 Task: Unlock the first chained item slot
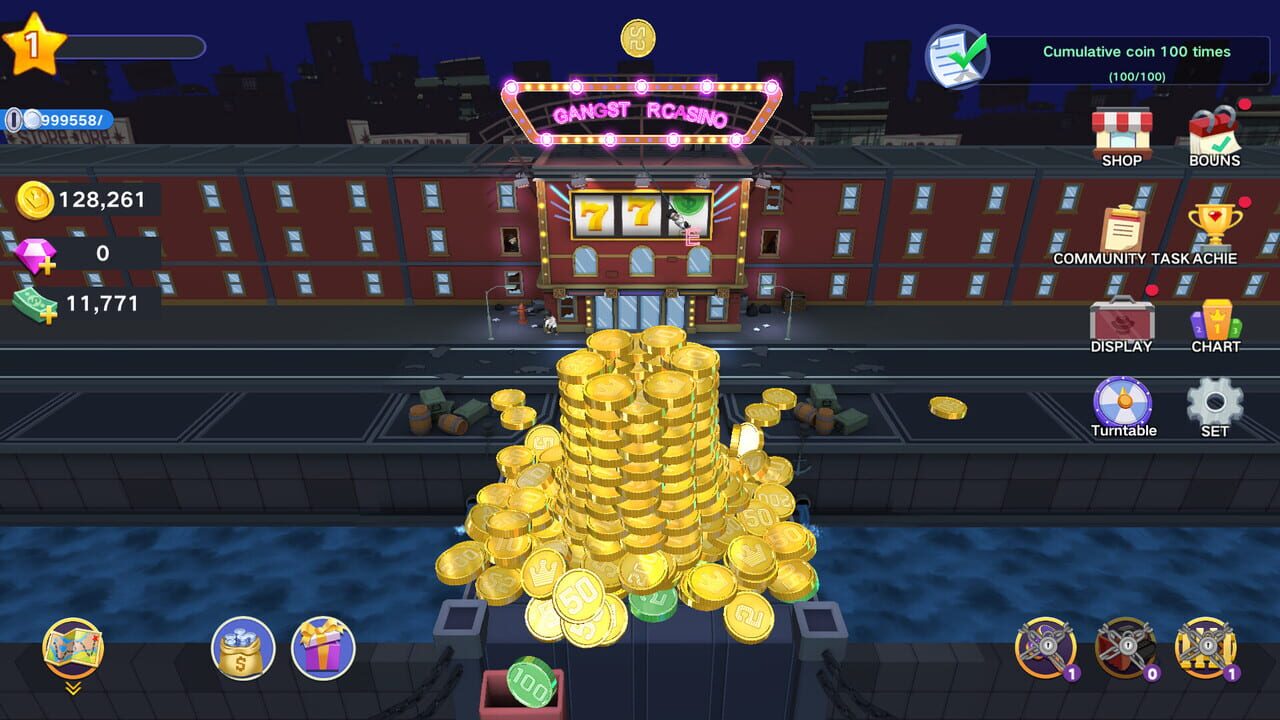pos(1047,646)
